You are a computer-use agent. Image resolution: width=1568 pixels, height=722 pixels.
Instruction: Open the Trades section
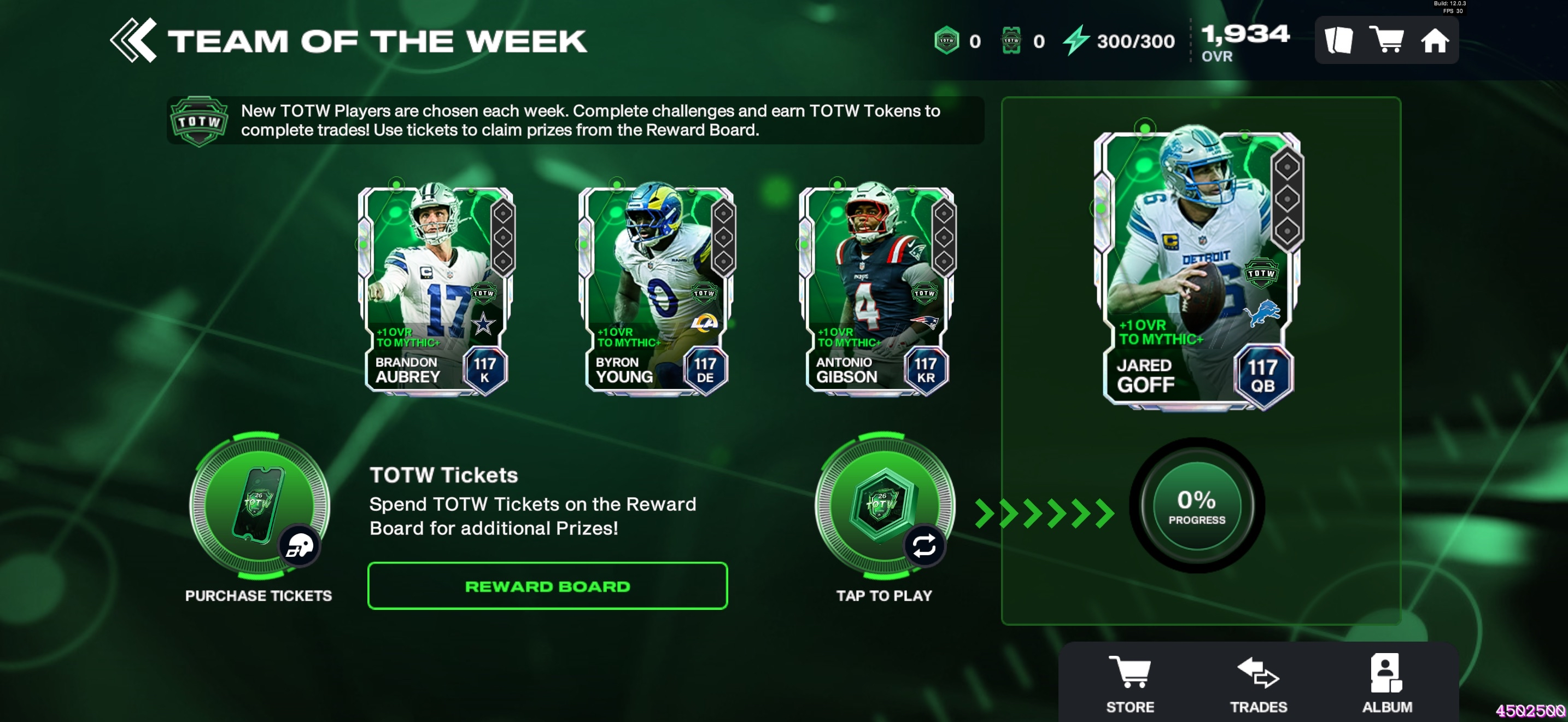pos(1258,683)
